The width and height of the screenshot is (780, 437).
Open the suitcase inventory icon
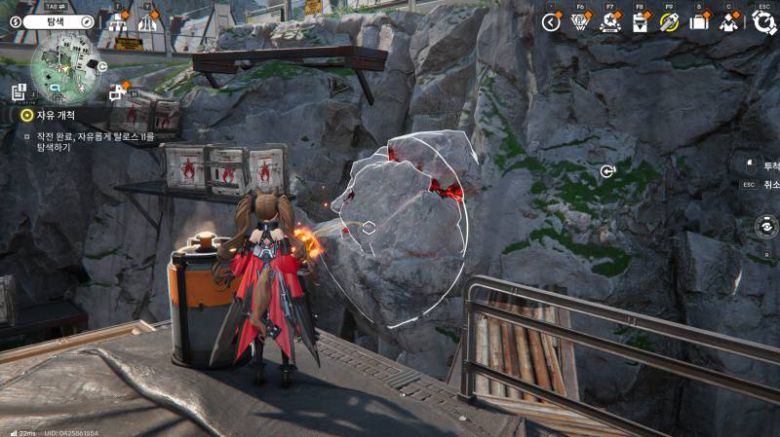click(700, 22)
